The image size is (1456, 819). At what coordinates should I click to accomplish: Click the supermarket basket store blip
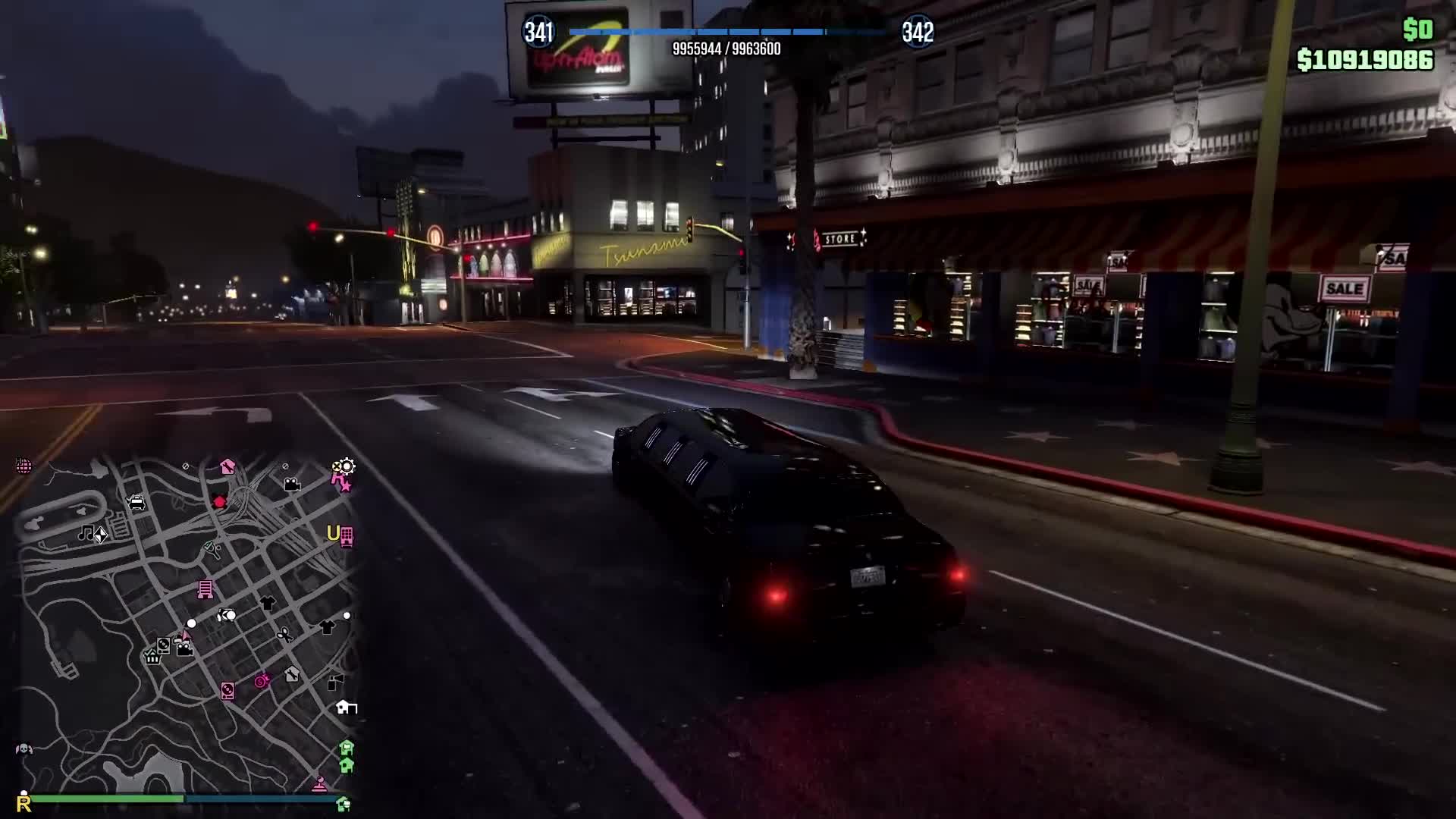coord(152,657)
